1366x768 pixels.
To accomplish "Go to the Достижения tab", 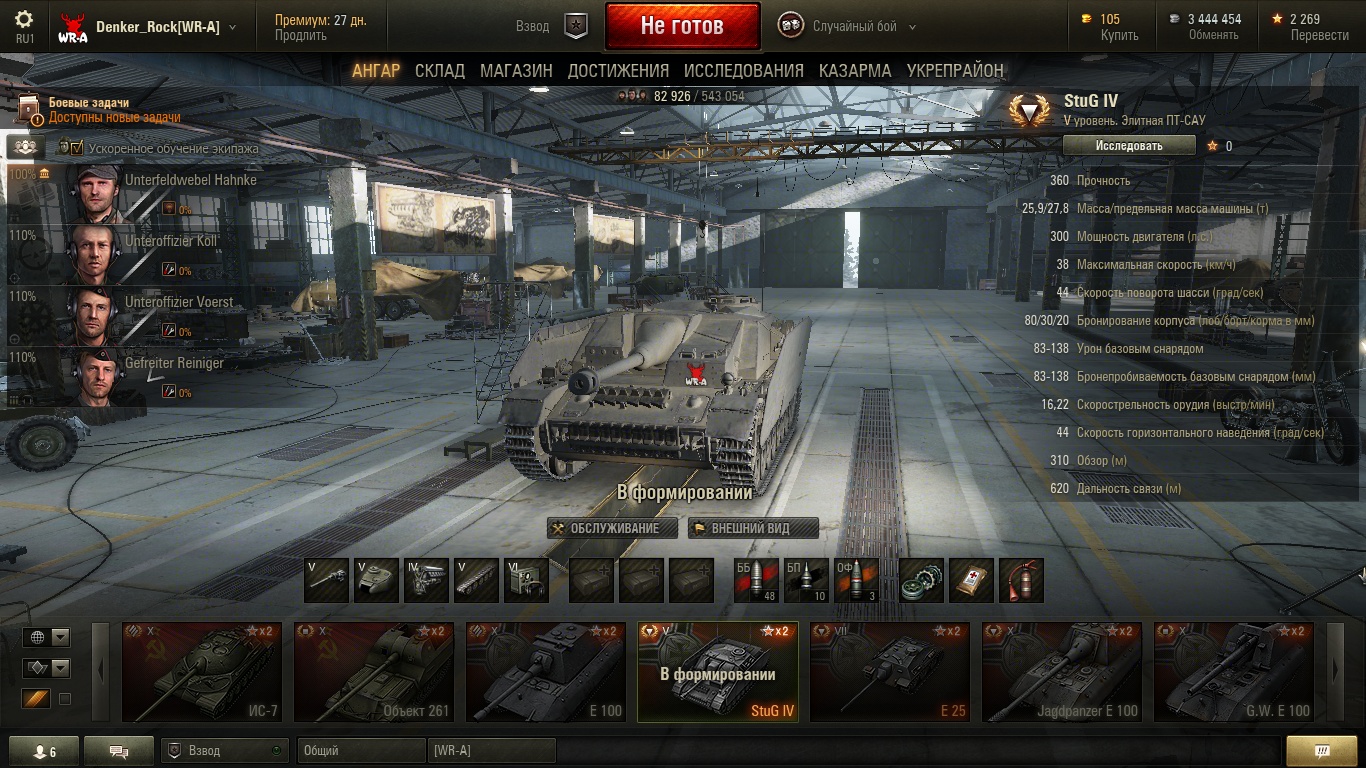I will [x=618, y=71].
